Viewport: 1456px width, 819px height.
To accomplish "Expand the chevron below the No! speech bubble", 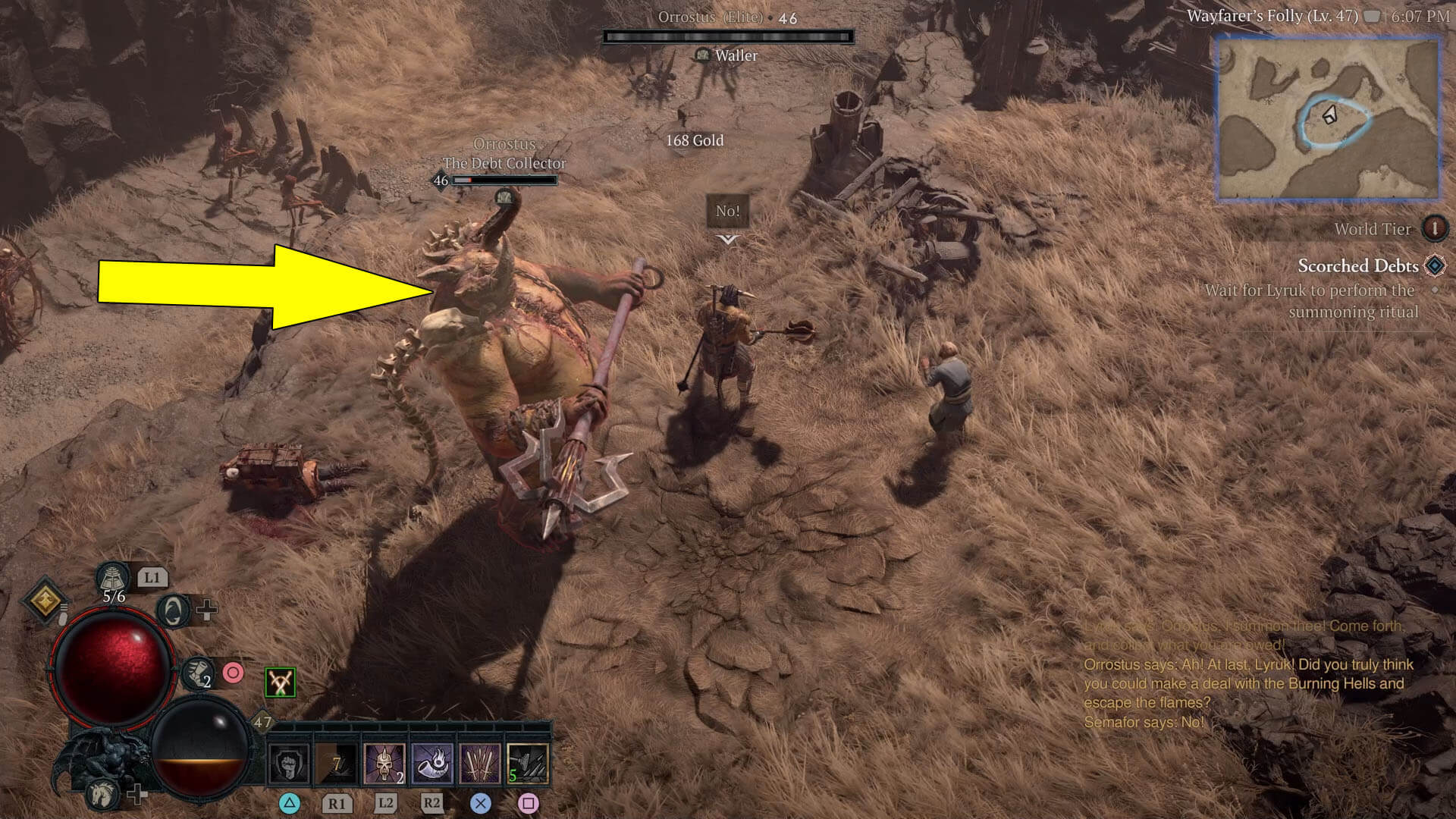I will [726, 238].
